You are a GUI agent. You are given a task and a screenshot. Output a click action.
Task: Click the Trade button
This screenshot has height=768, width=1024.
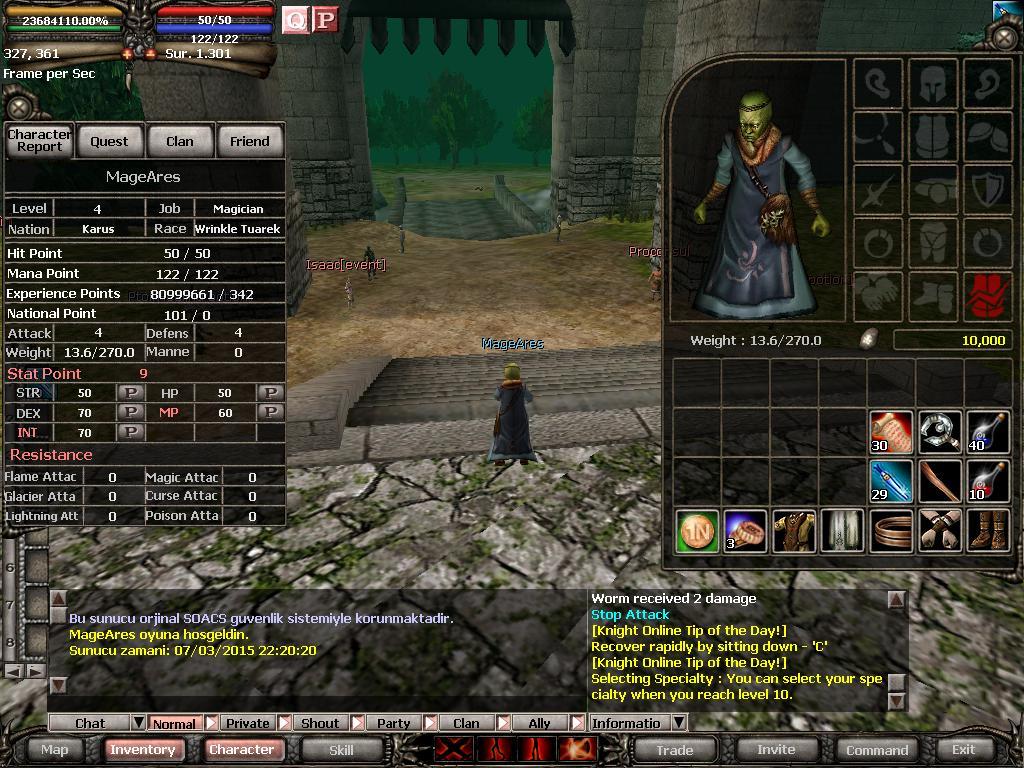coord(674,749)
